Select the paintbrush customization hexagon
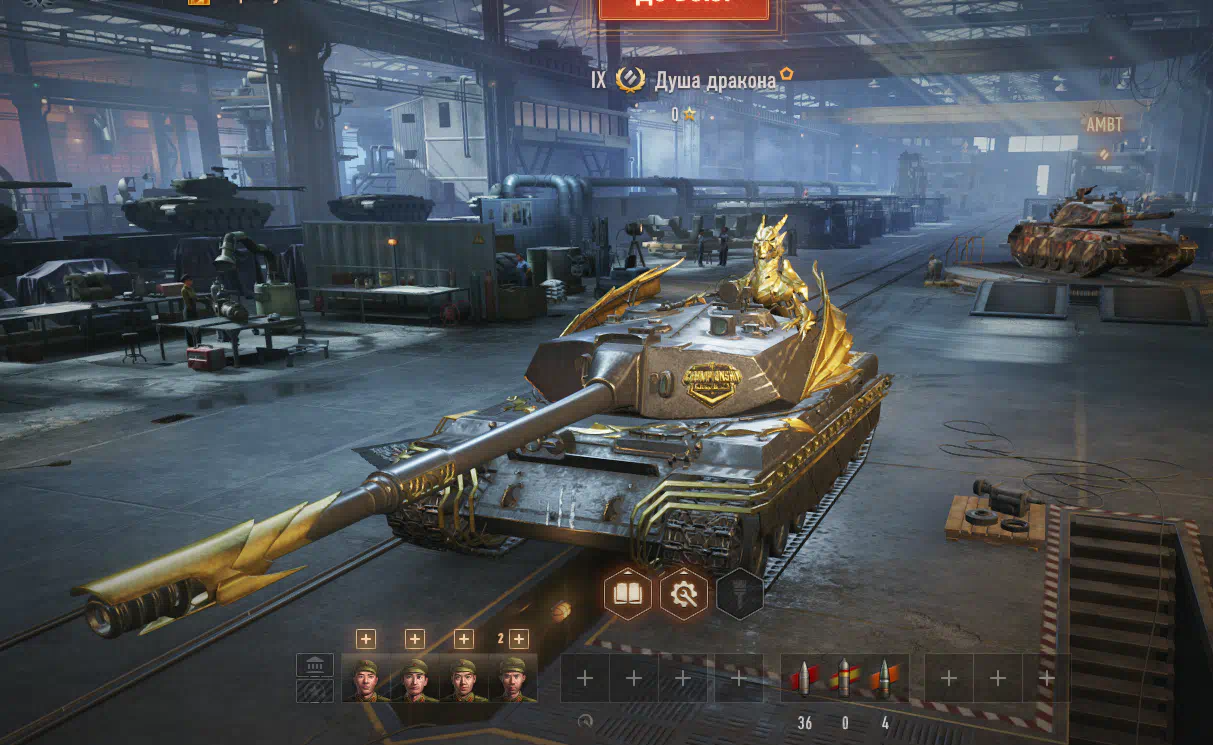 click(740, 595)
